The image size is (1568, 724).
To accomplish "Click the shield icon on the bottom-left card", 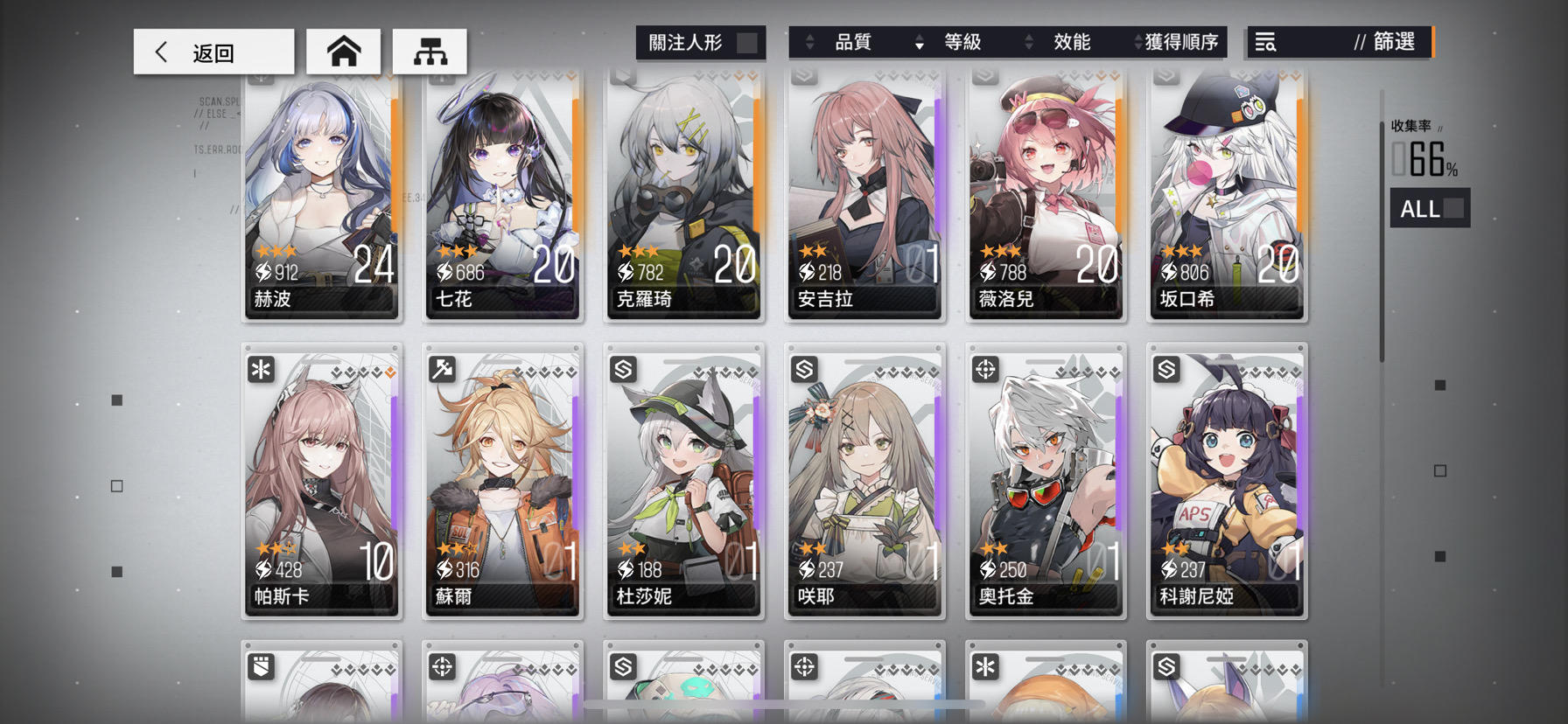I will (x=262, y=667).
